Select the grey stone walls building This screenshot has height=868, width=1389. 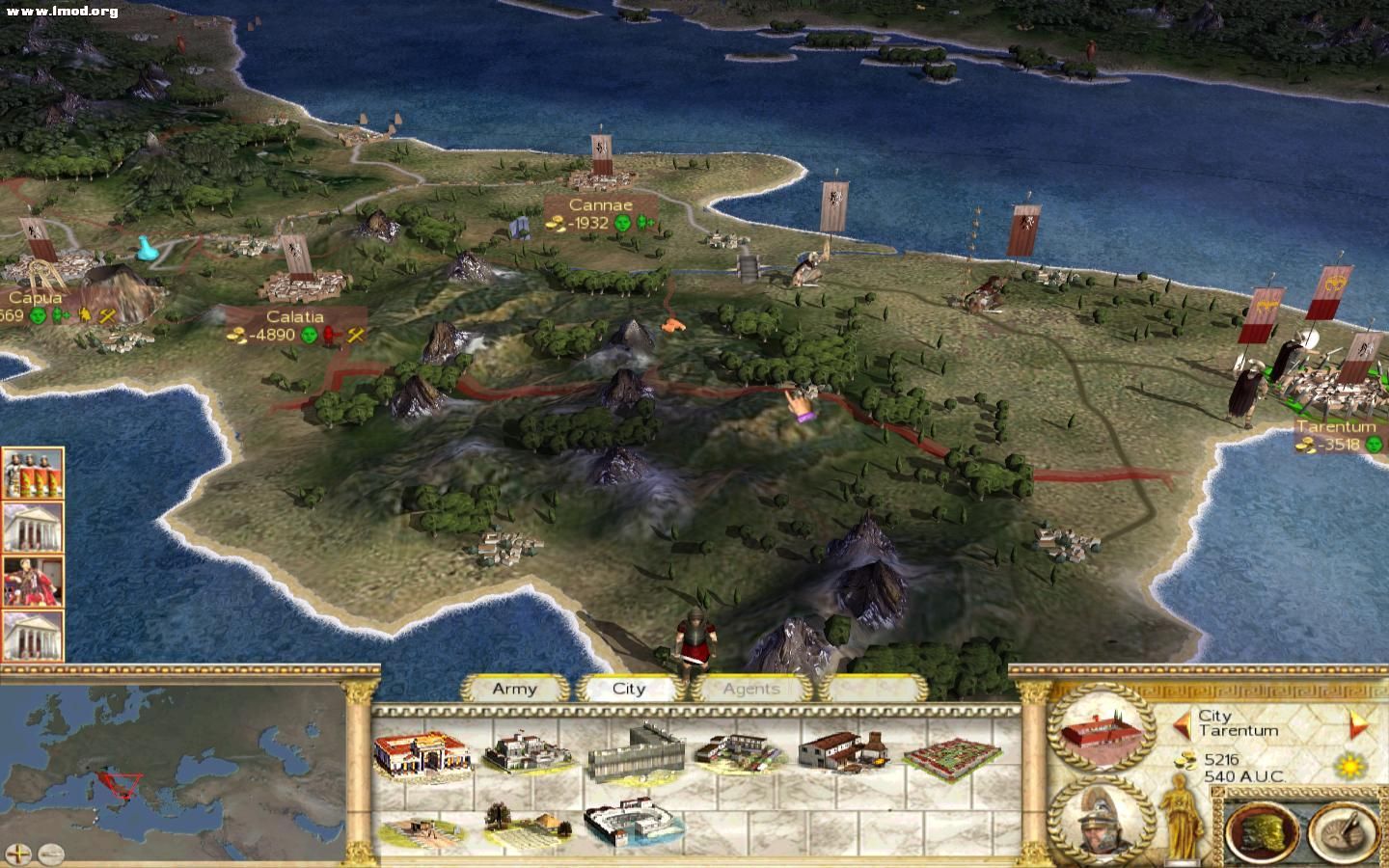(x=635, y=752)
